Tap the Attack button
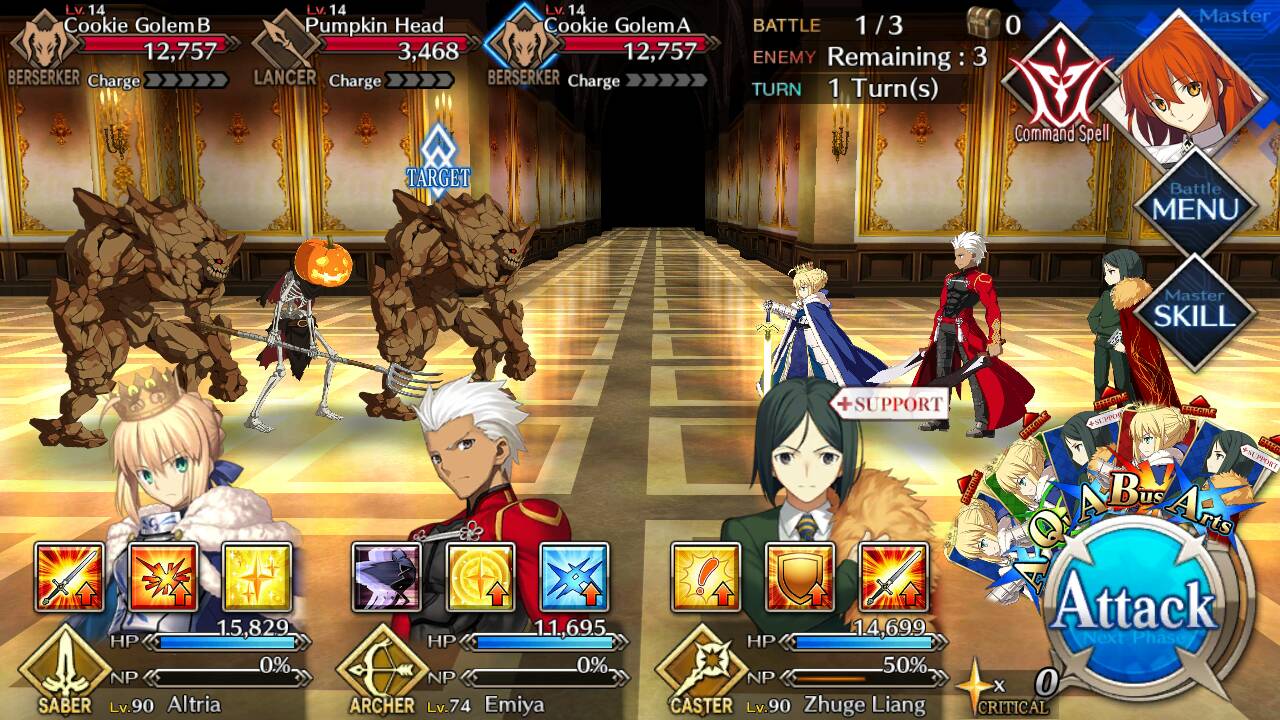The width and height of the screenshot is (1280, 720). pyautogui.click(x=1135, y=608)
